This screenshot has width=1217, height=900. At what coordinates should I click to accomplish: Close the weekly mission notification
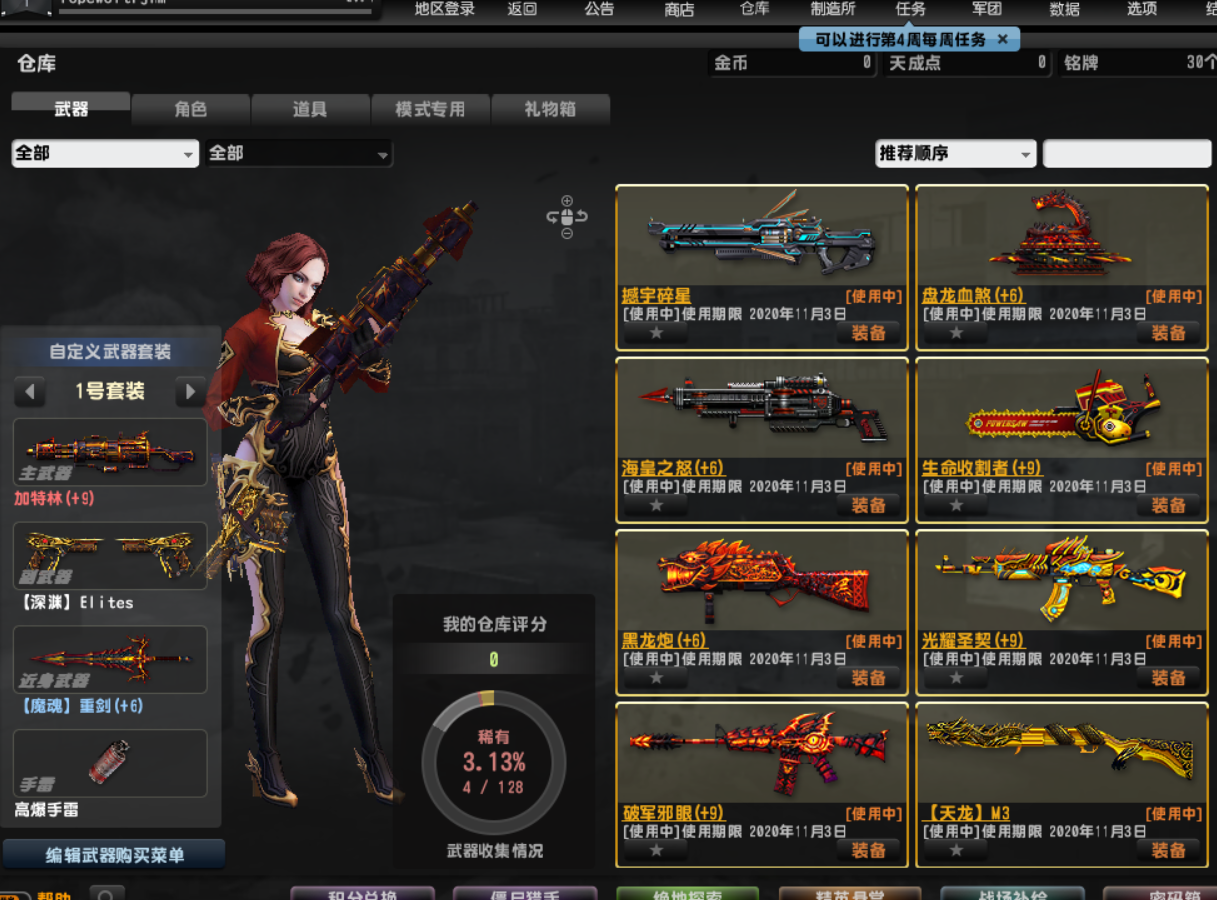[1003, 39]
